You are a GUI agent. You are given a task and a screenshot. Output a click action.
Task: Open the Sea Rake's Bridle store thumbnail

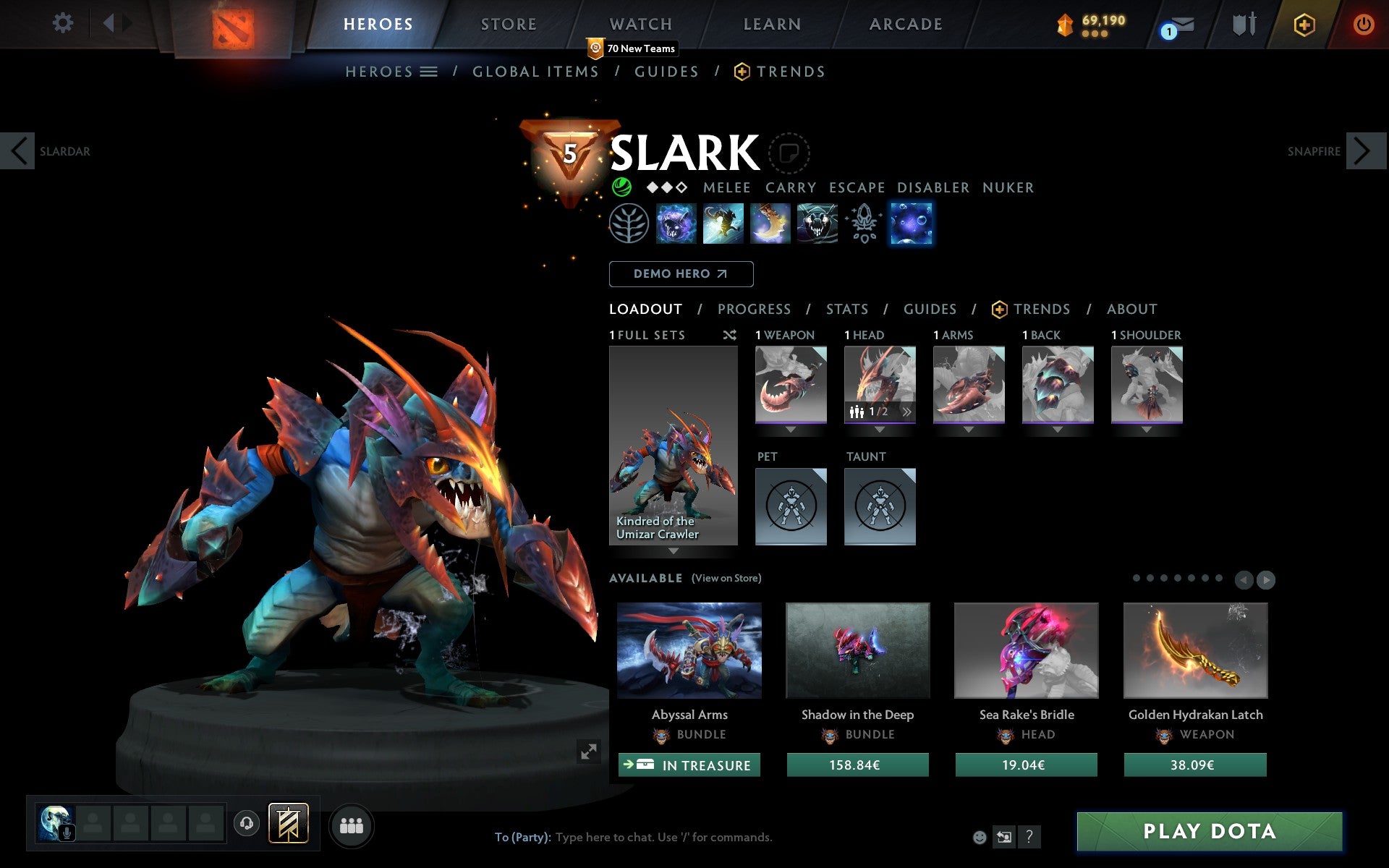click(x=1026, y=650)
